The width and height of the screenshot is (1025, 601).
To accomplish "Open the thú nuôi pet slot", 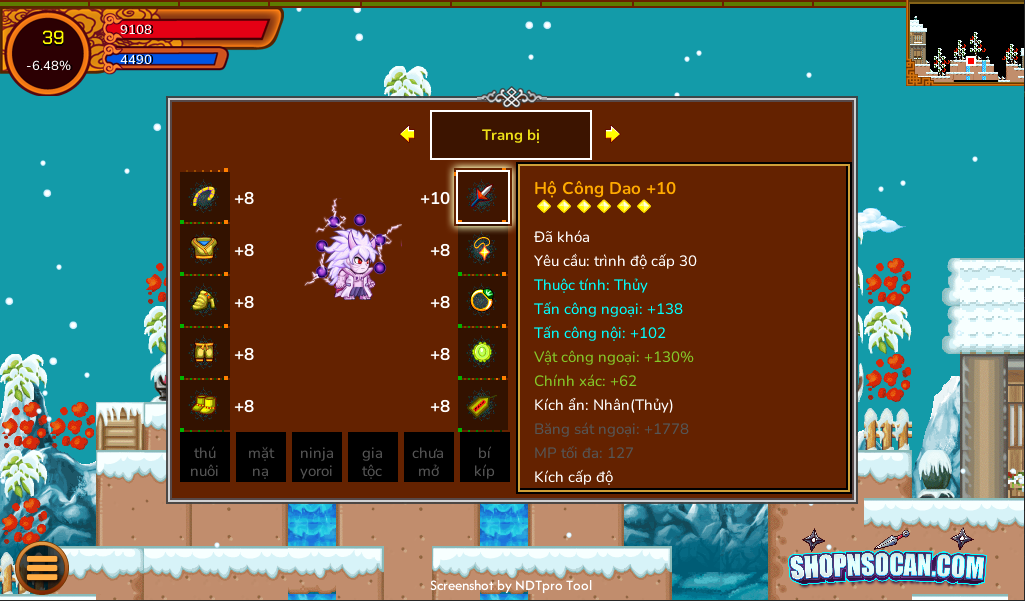I will pos(205,458).
